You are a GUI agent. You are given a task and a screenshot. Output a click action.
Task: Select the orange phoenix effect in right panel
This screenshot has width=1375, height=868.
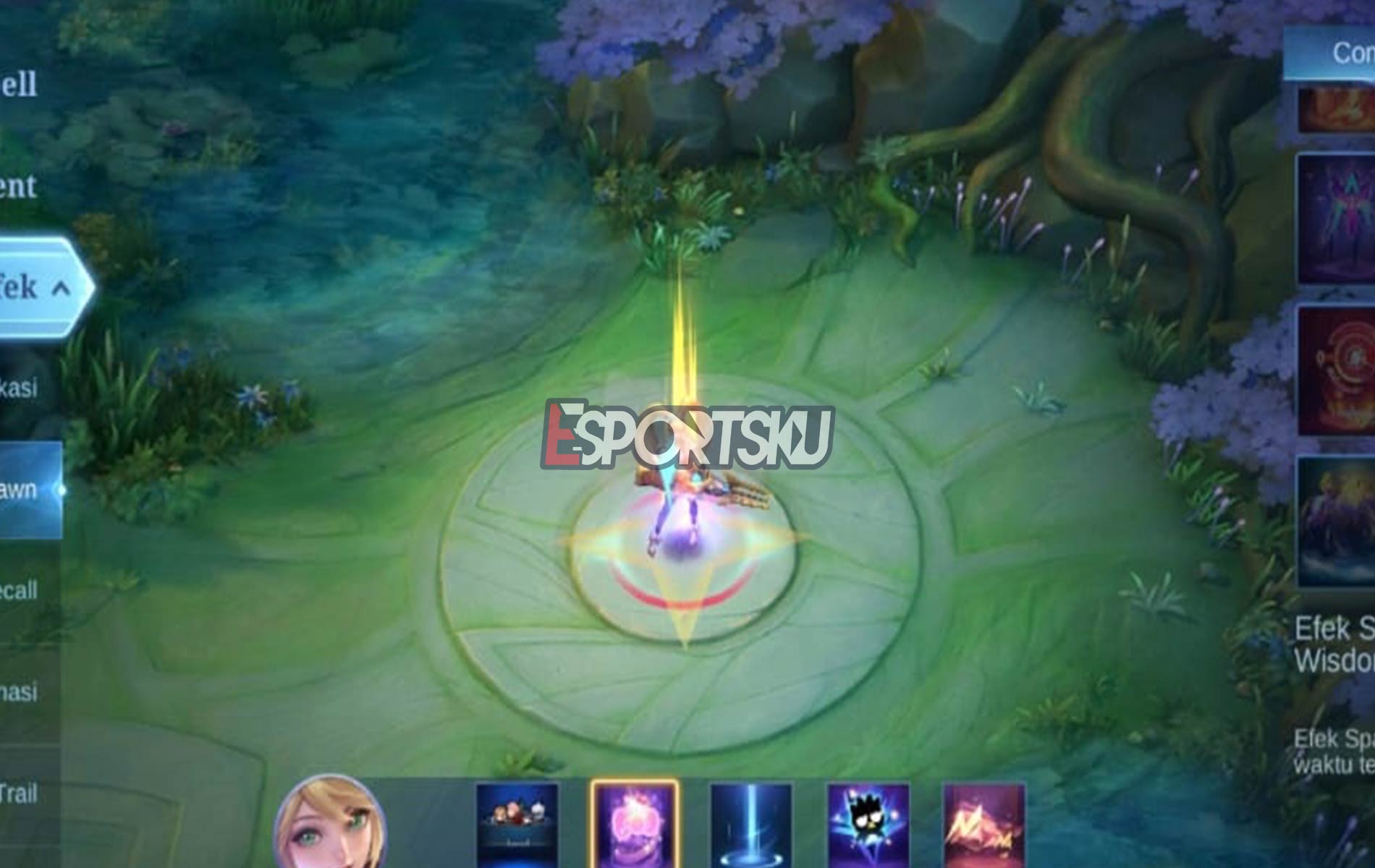(x=1342, y=109)
